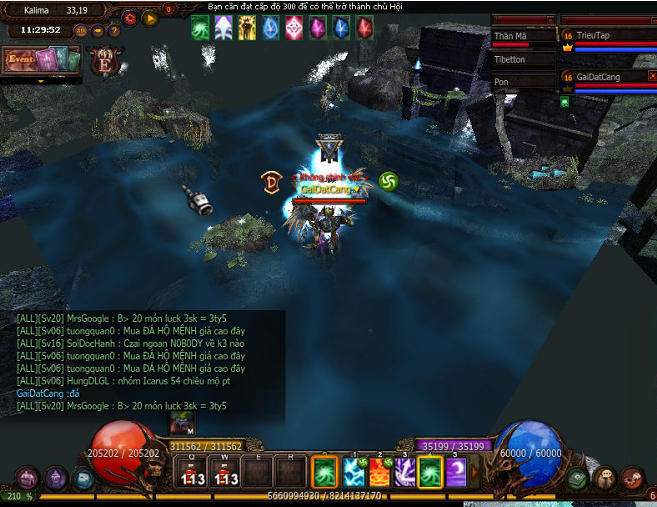Activate the fire skill in slot 2

(x=380, y=471)
